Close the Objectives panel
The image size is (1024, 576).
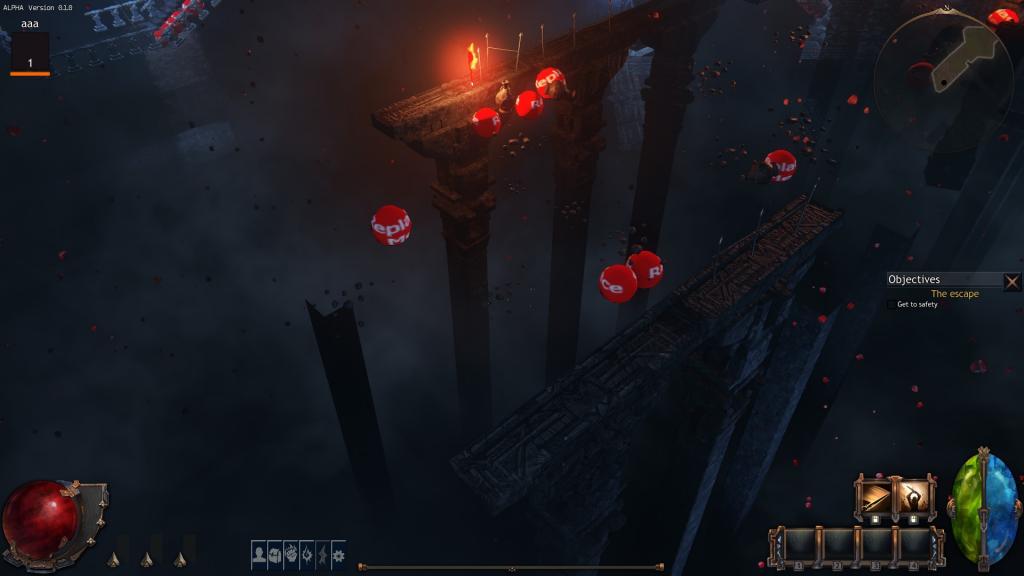click(1012, 281)
